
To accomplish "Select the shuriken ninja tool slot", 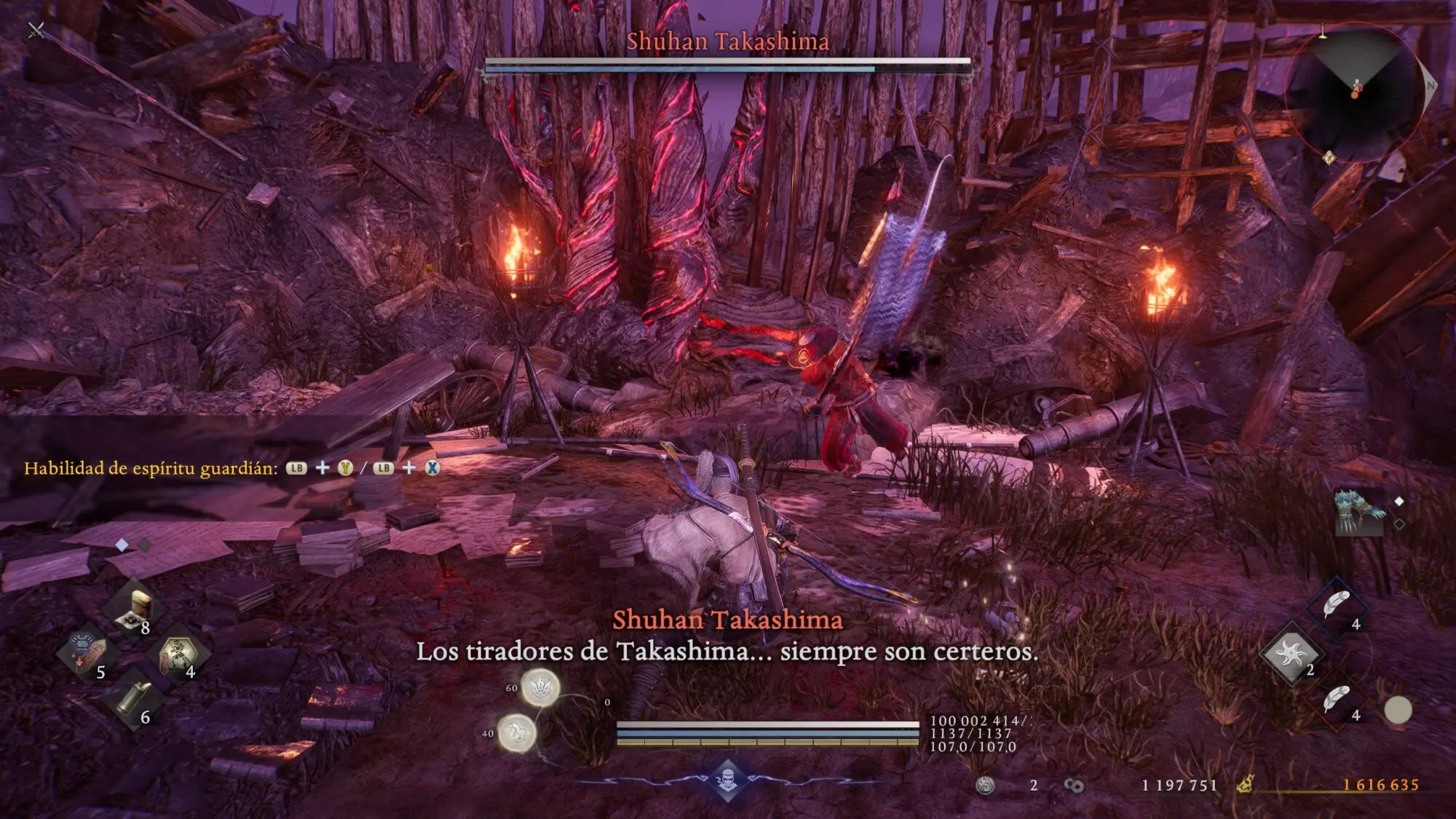I will coord(1291,654).
